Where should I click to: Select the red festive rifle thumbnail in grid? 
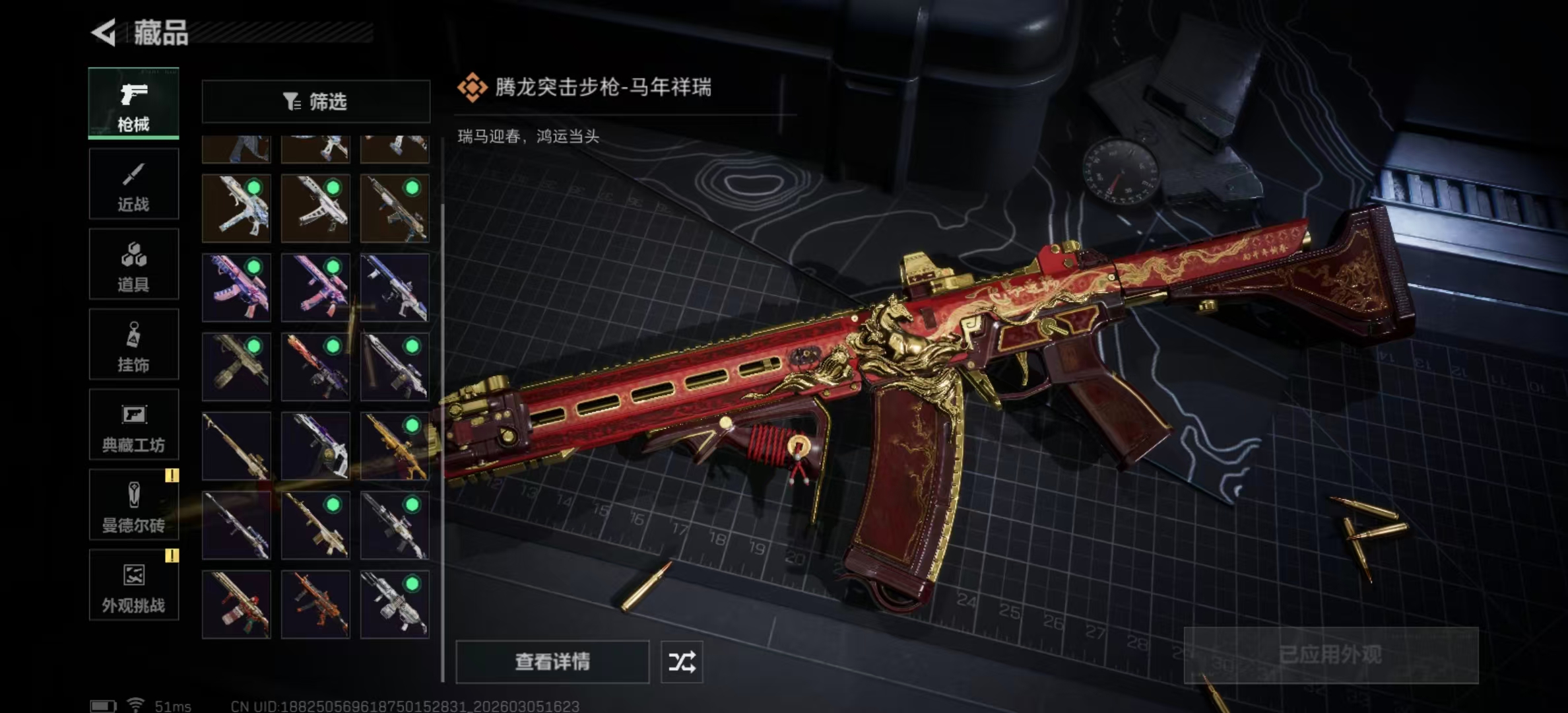click(x=236, y=603)
